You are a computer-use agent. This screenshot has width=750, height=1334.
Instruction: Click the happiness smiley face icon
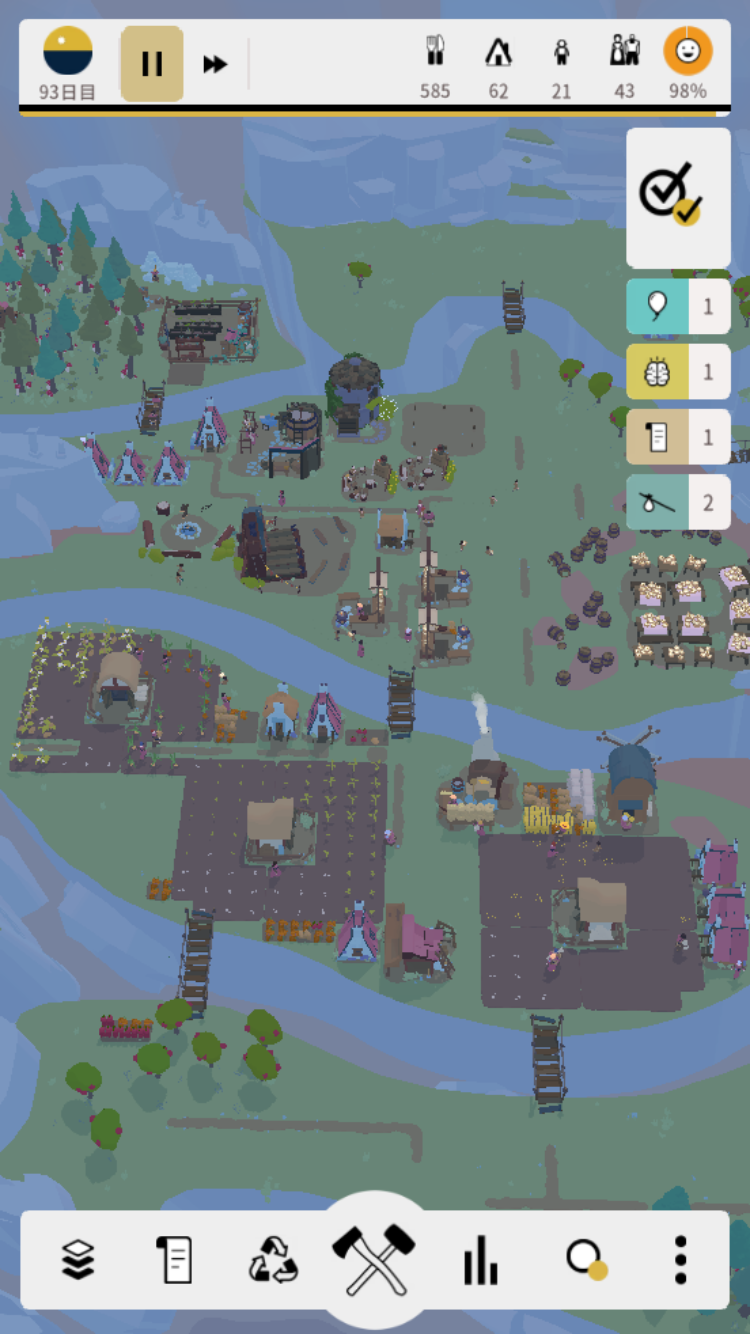click(688, 52)
